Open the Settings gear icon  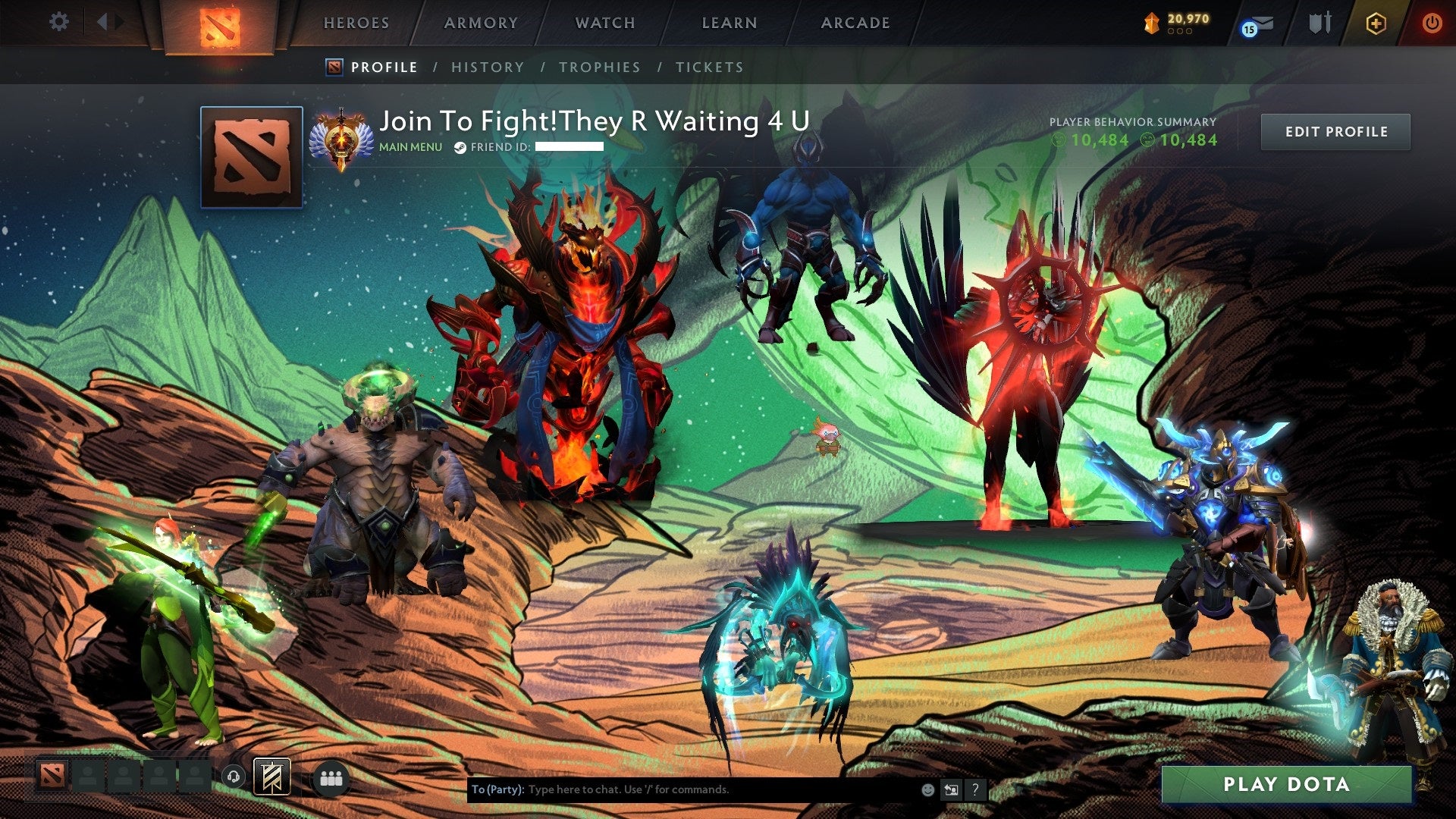point(58,22)
